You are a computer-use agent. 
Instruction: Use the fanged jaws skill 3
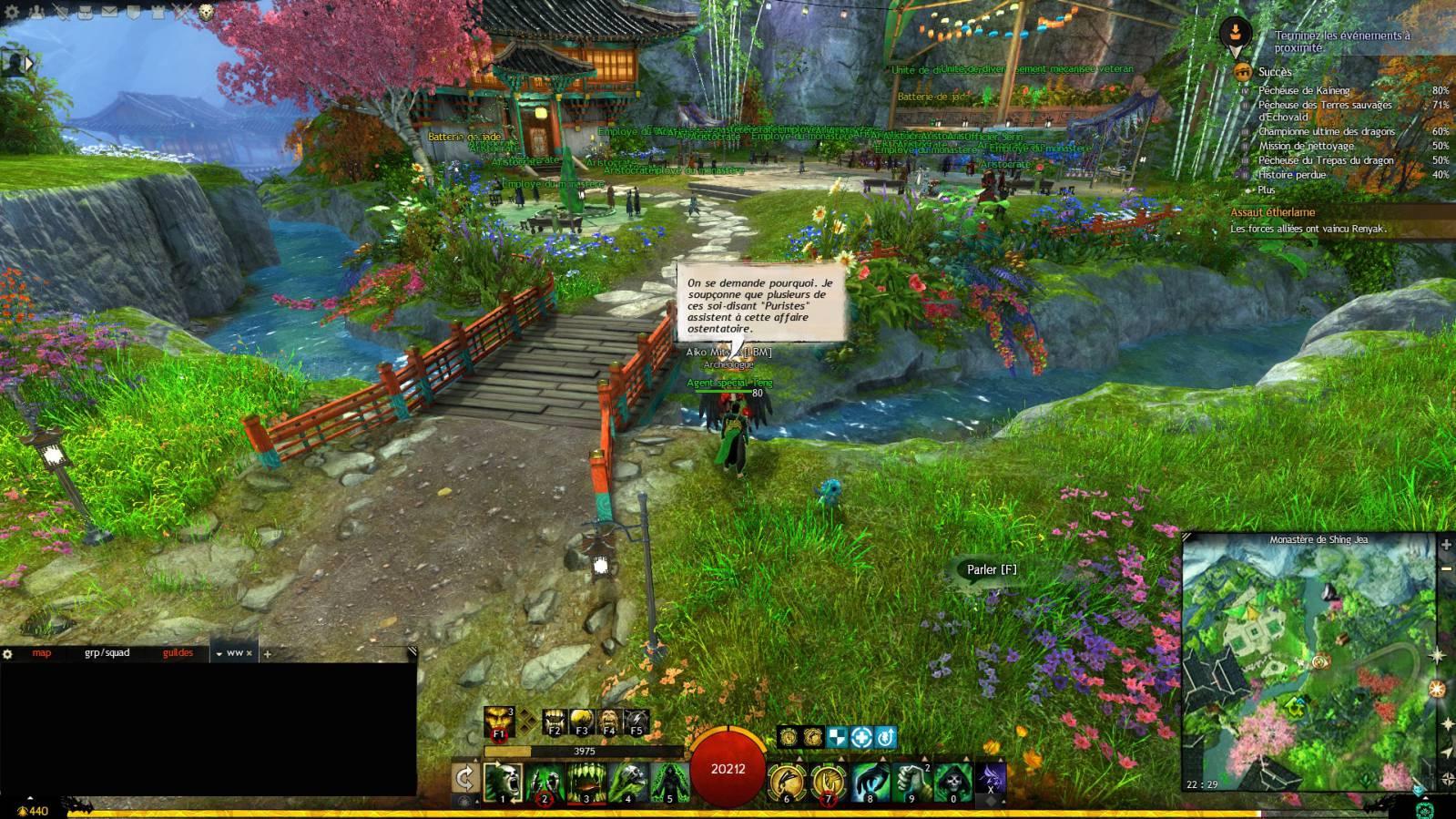click(x=585, y=783)
